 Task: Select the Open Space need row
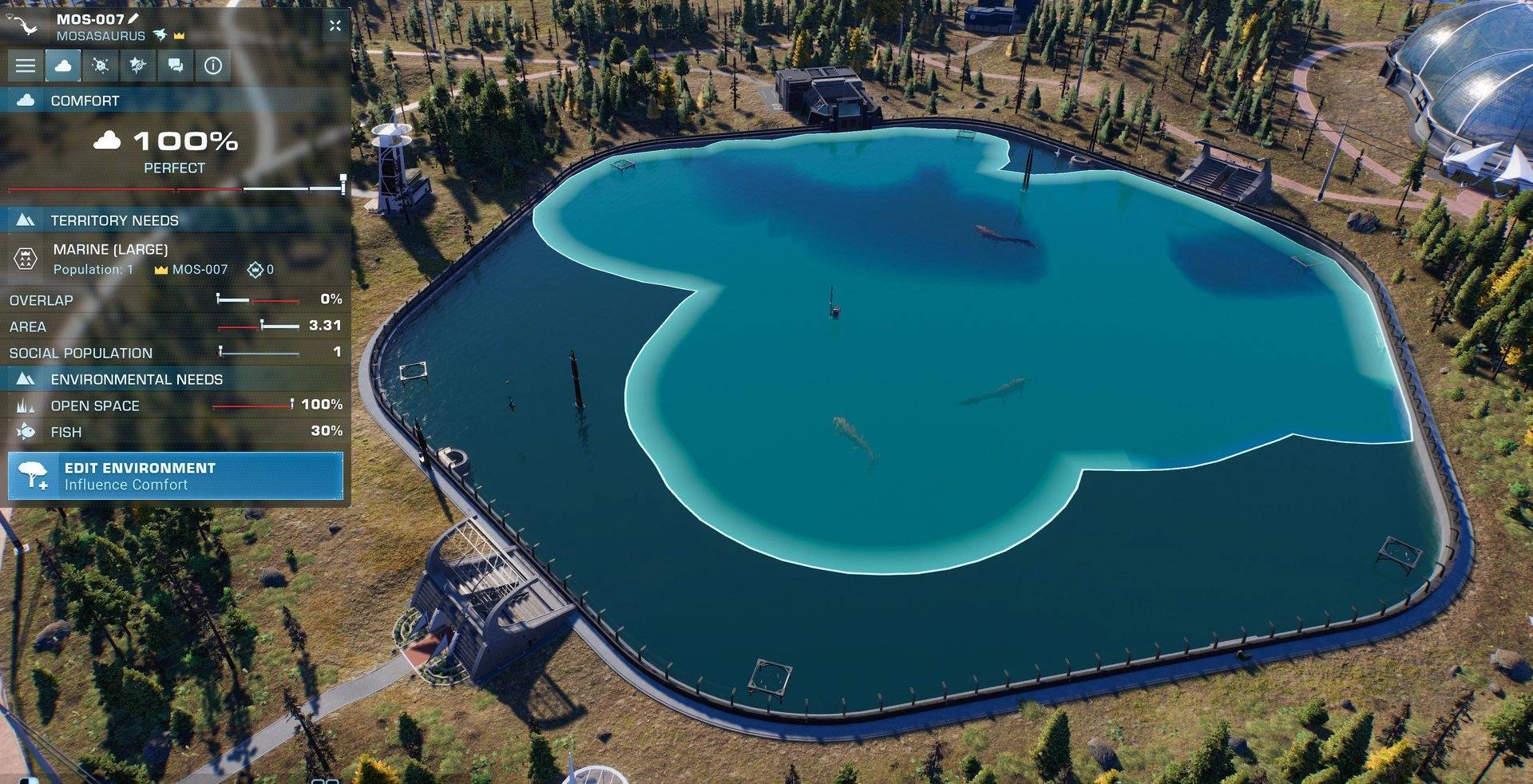click(176, 406)
